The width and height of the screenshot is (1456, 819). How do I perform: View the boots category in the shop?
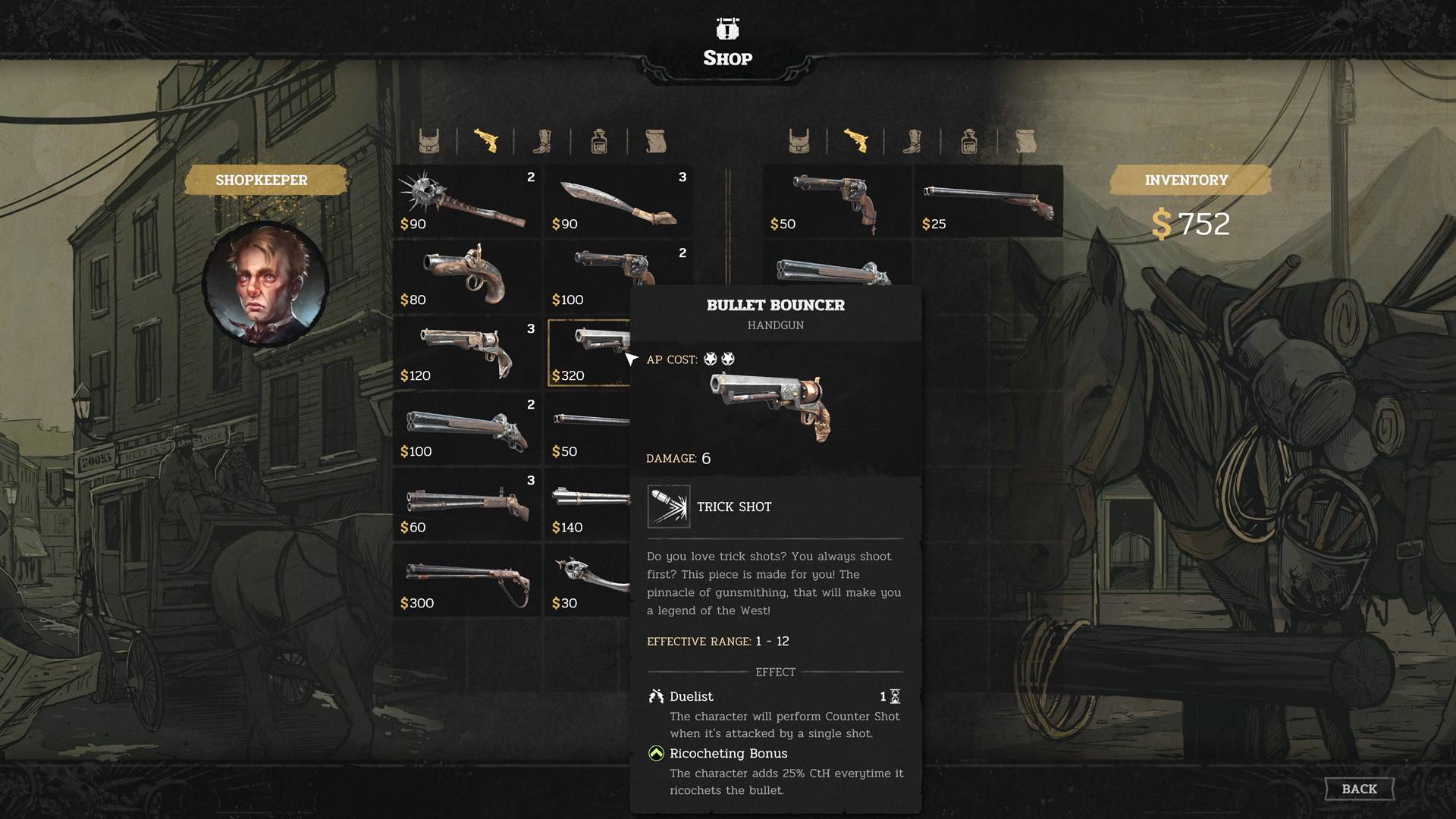point(543,140)
